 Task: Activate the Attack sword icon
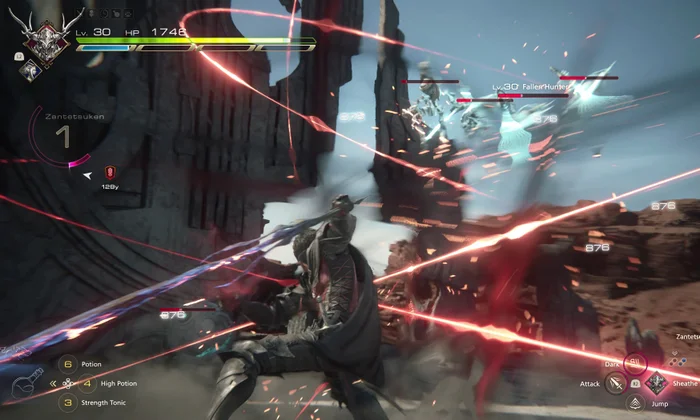(x=617, y=383)
